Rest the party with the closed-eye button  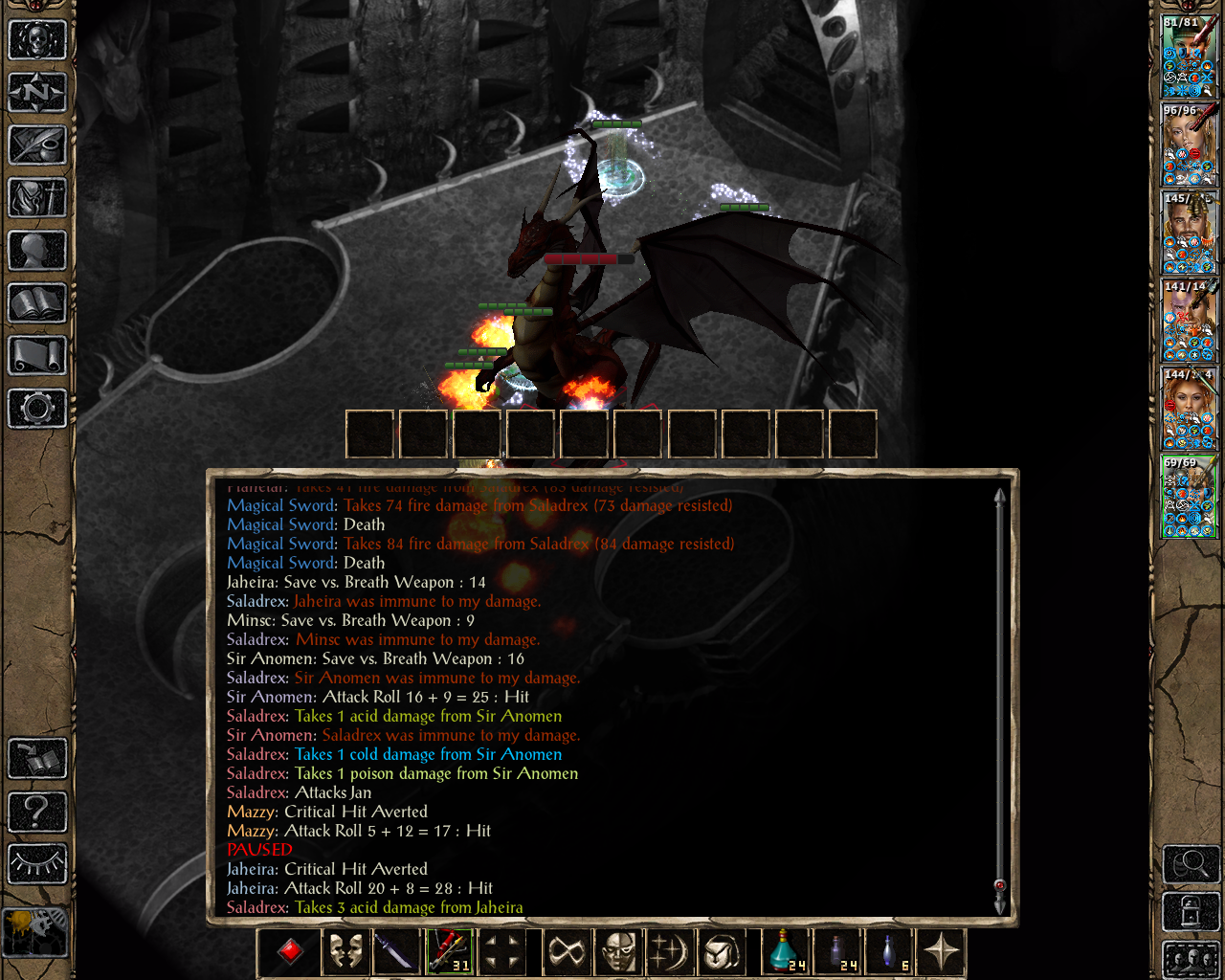[x=37, y=864]
